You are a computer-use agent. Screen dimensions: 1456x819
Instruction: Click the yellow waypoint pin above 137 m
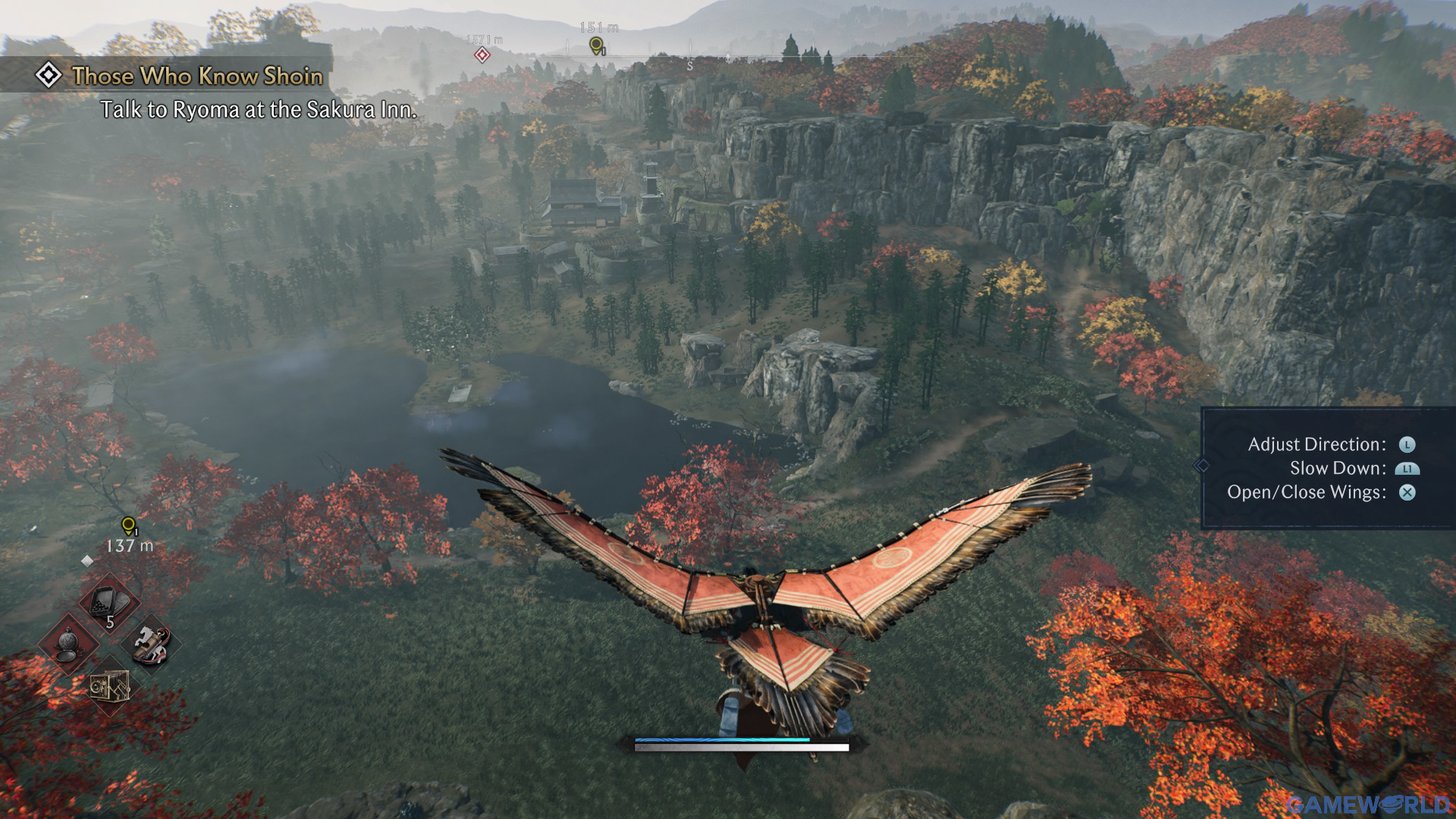pos(129,526)
